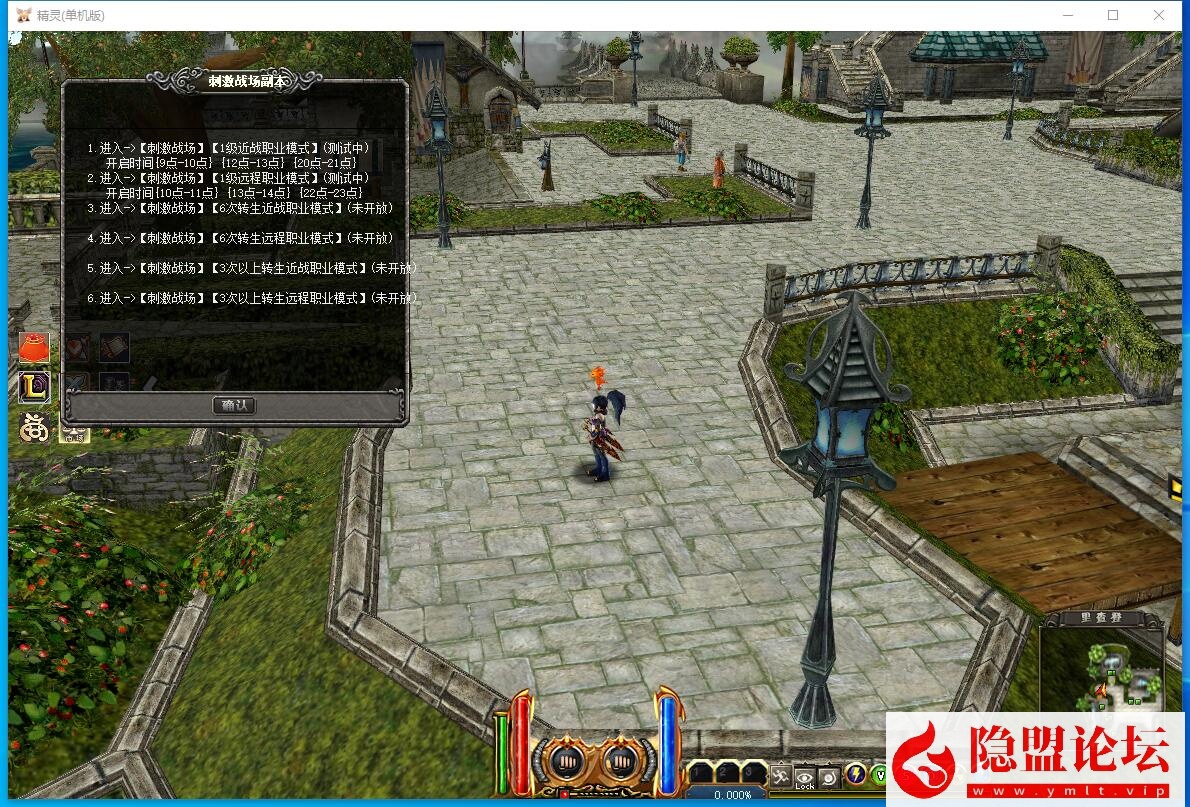Close the 精灵 game window

tap(1159, 15)
